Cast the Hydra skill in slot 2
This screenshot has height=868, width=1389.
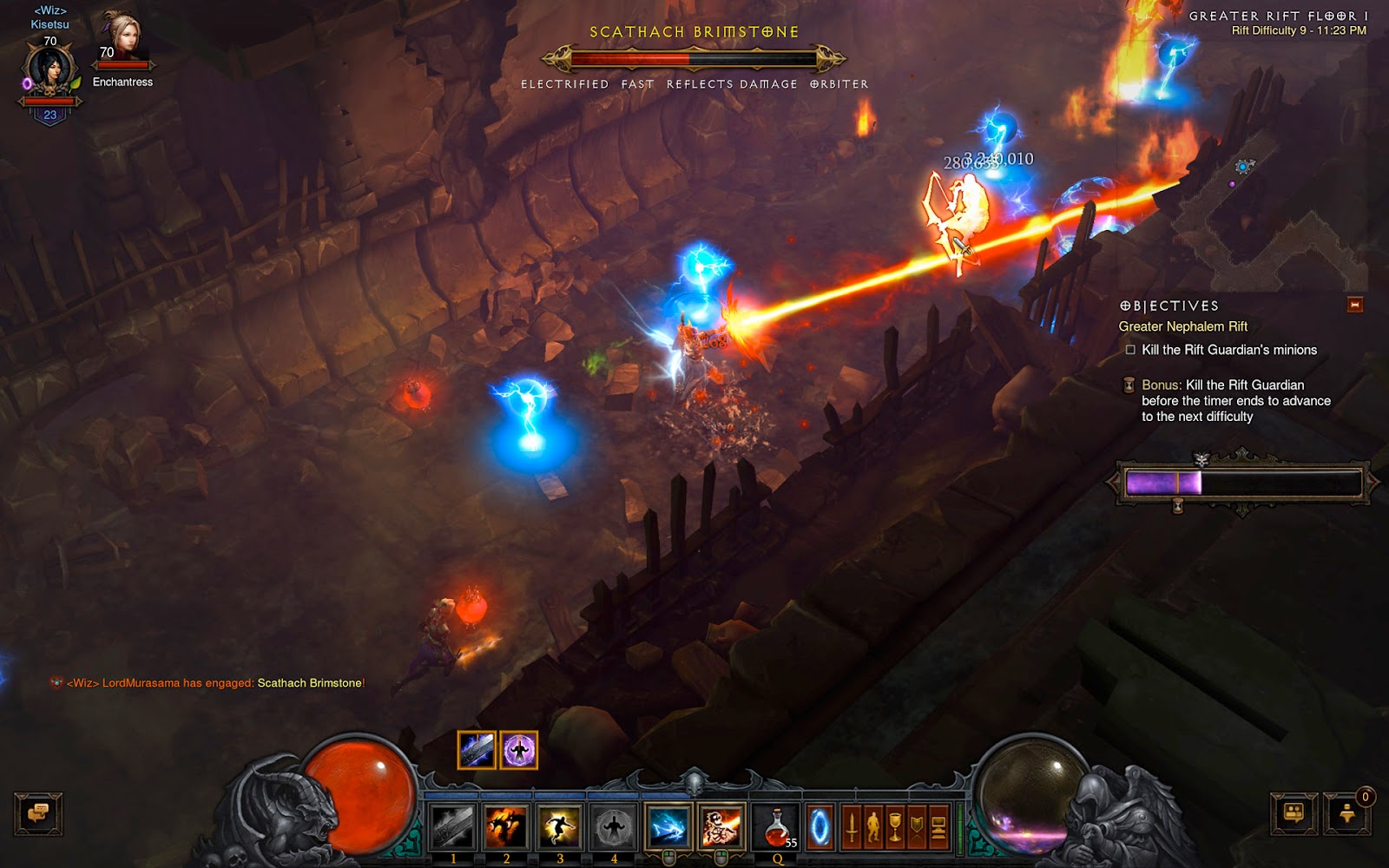(506, 825)
